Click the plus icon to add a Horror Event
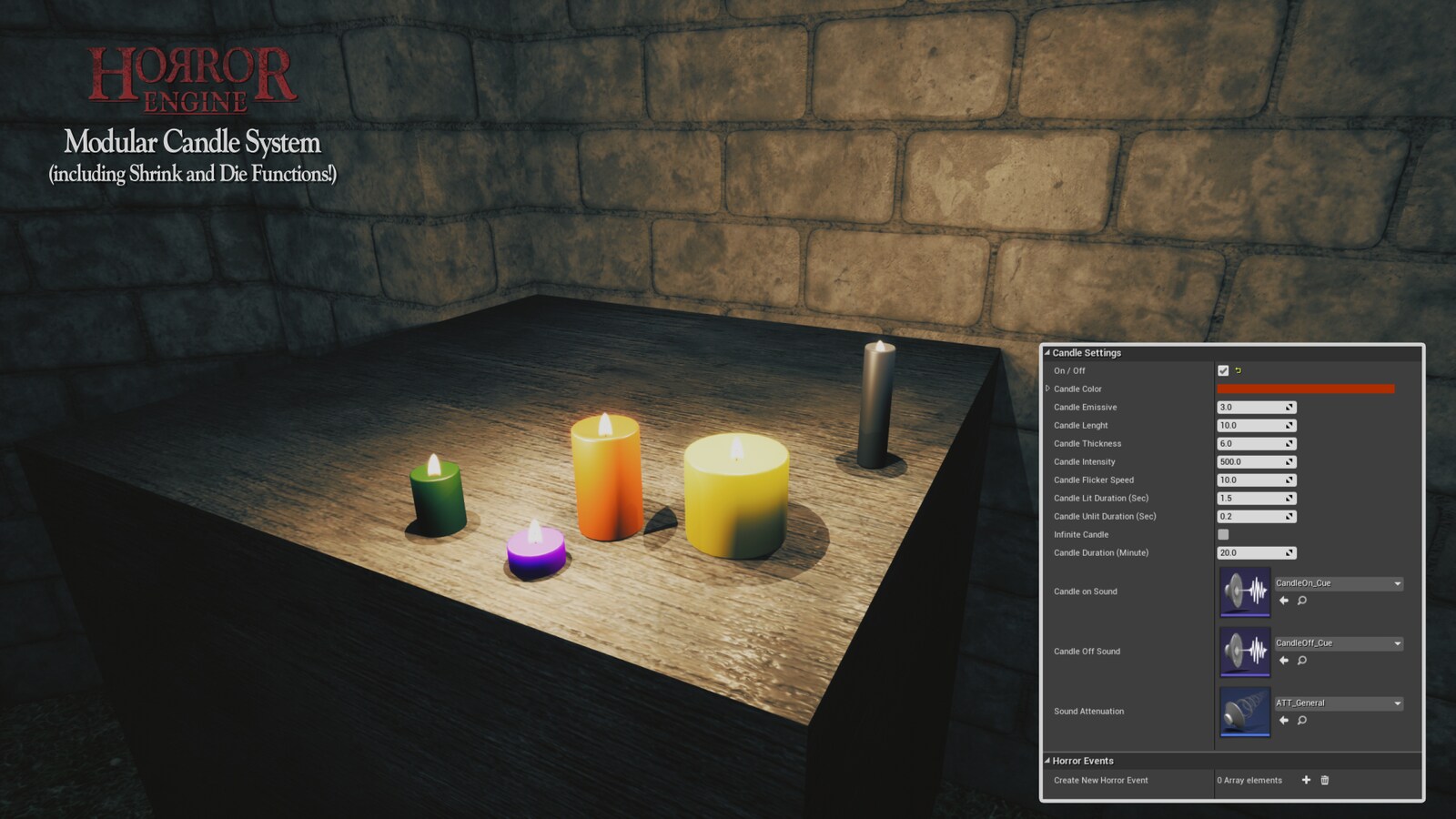The width and height of the screenshot is (1456, 819). coord(1305,780)
